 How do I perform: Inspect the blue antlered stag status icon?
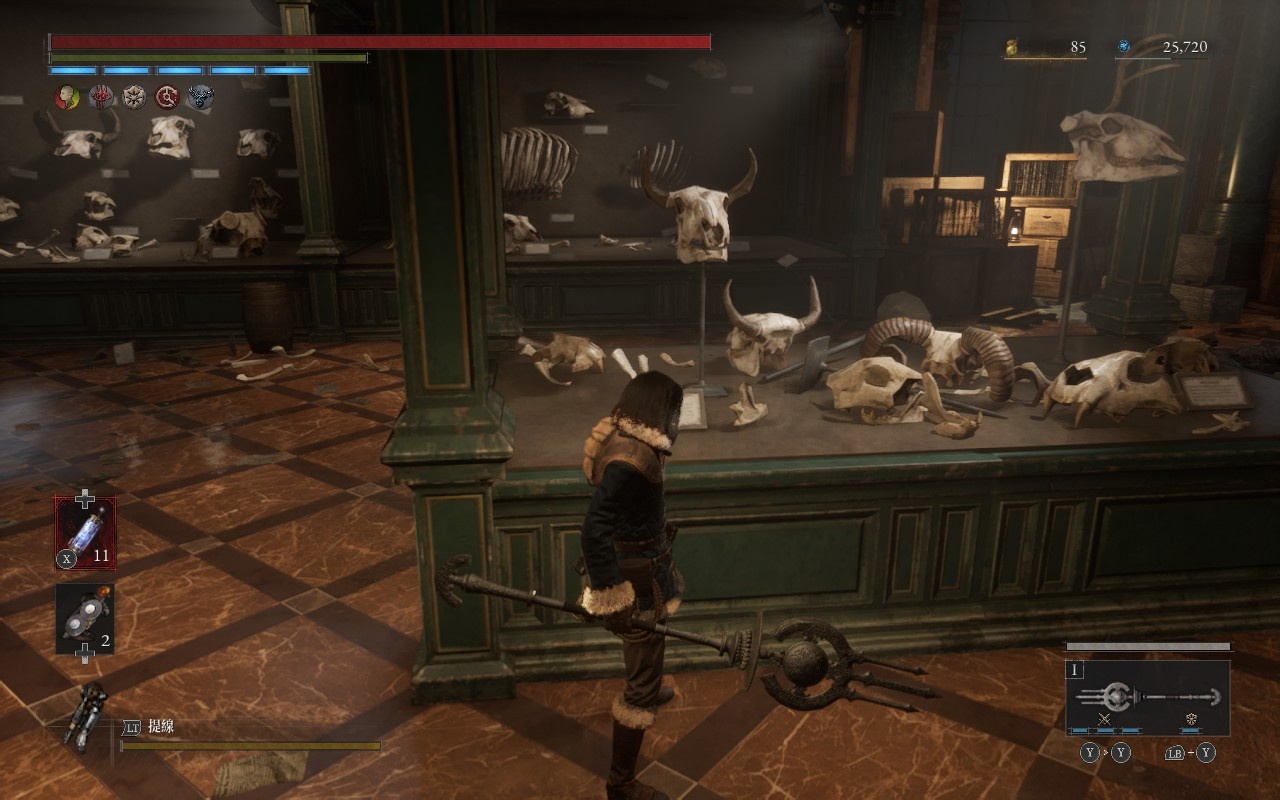click(201, 97)
